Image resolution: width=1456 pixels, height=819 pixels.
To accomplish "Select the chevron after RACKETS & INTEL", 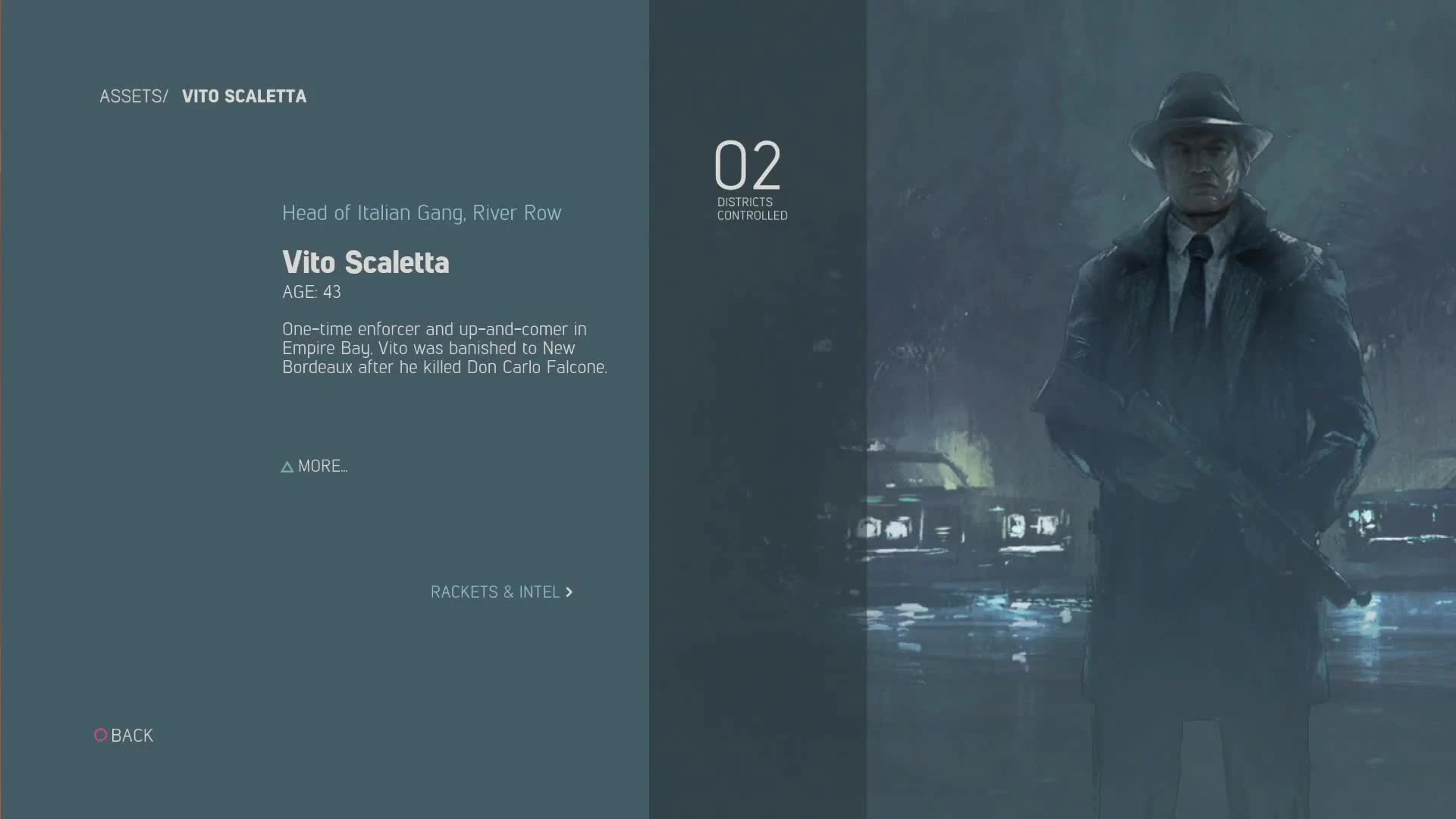I will (570, 592).
